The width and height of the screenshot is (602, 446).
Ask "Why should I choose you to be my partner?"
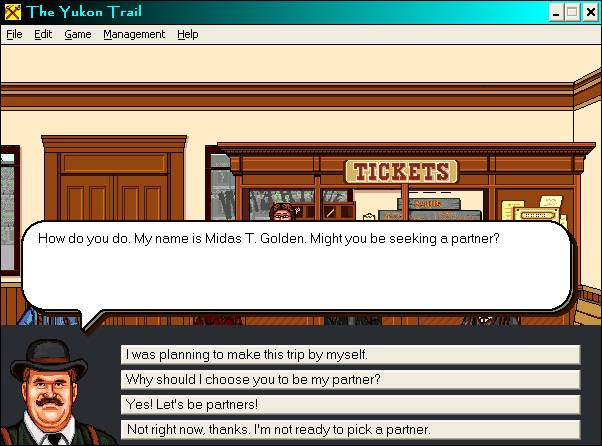[x=350, y=379]
